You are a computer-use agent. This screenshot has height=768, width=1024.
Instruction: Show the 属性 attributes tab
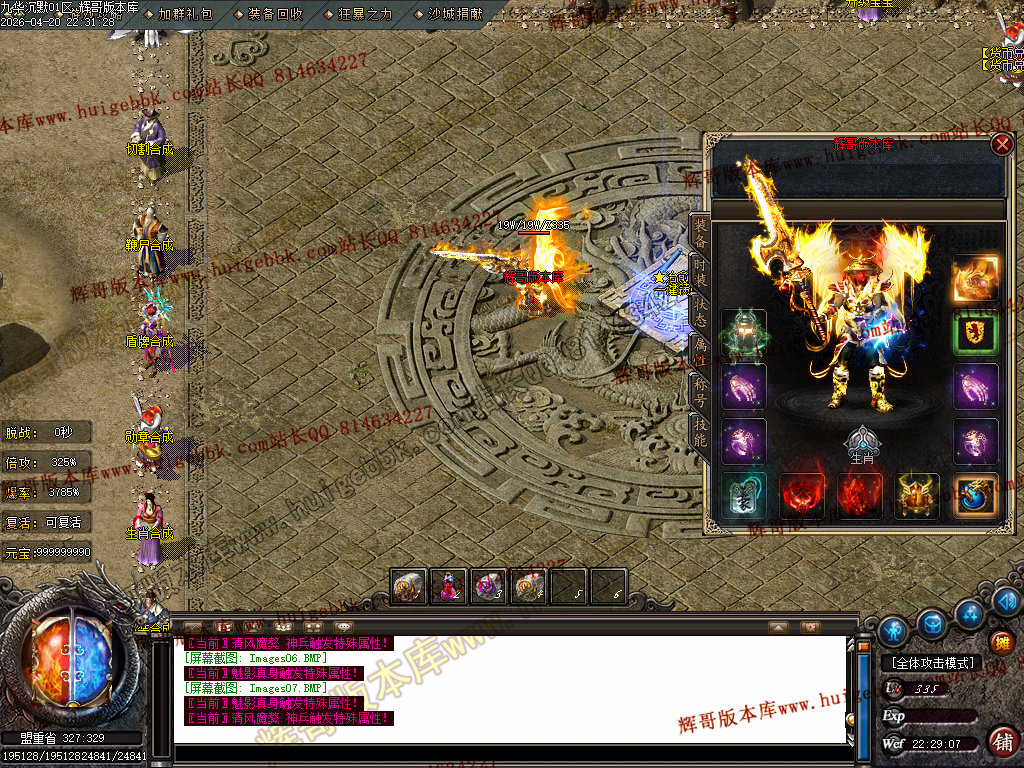(x=700, y=349)
